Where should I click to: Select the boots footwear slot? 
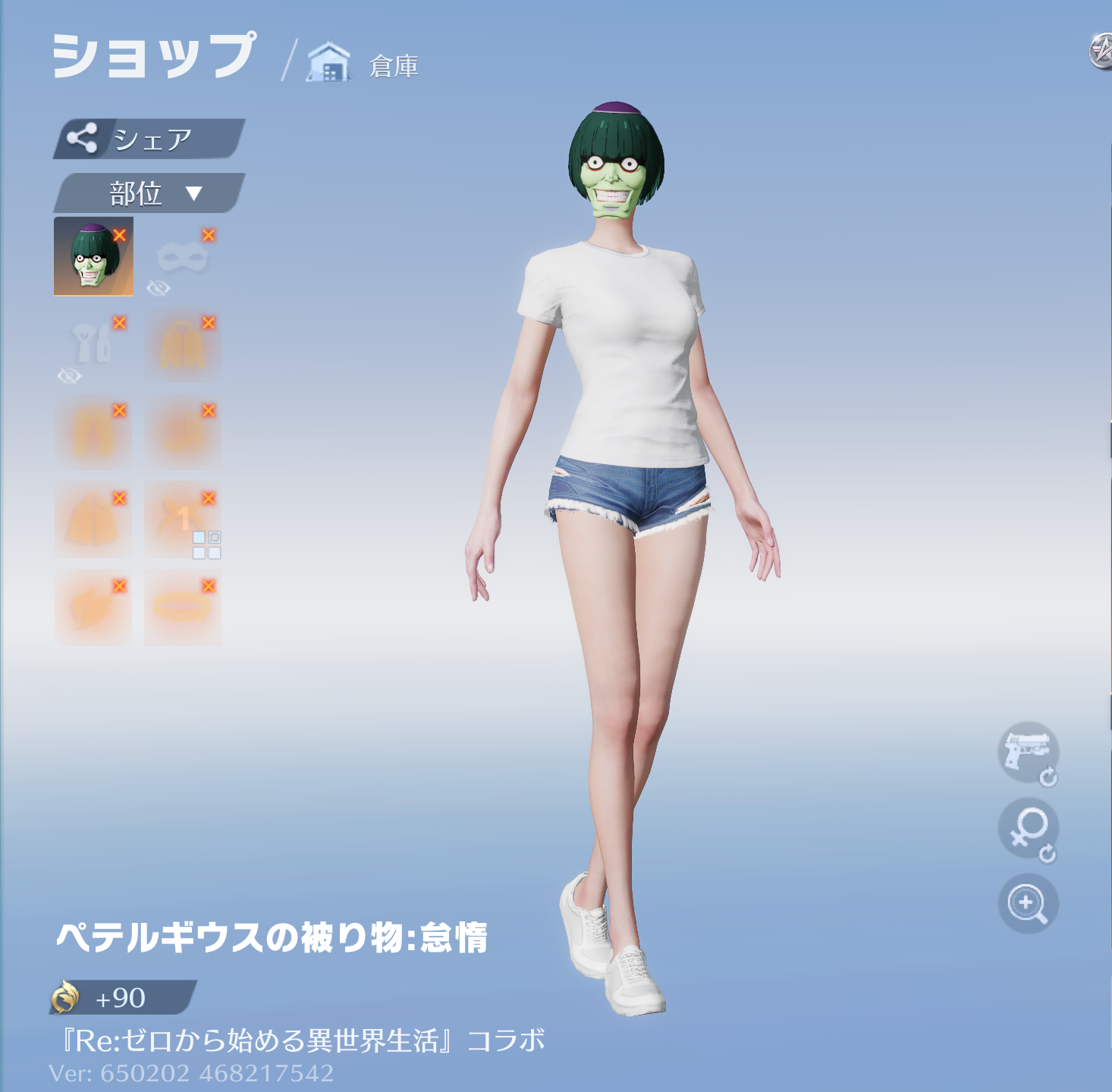(182, 433)
